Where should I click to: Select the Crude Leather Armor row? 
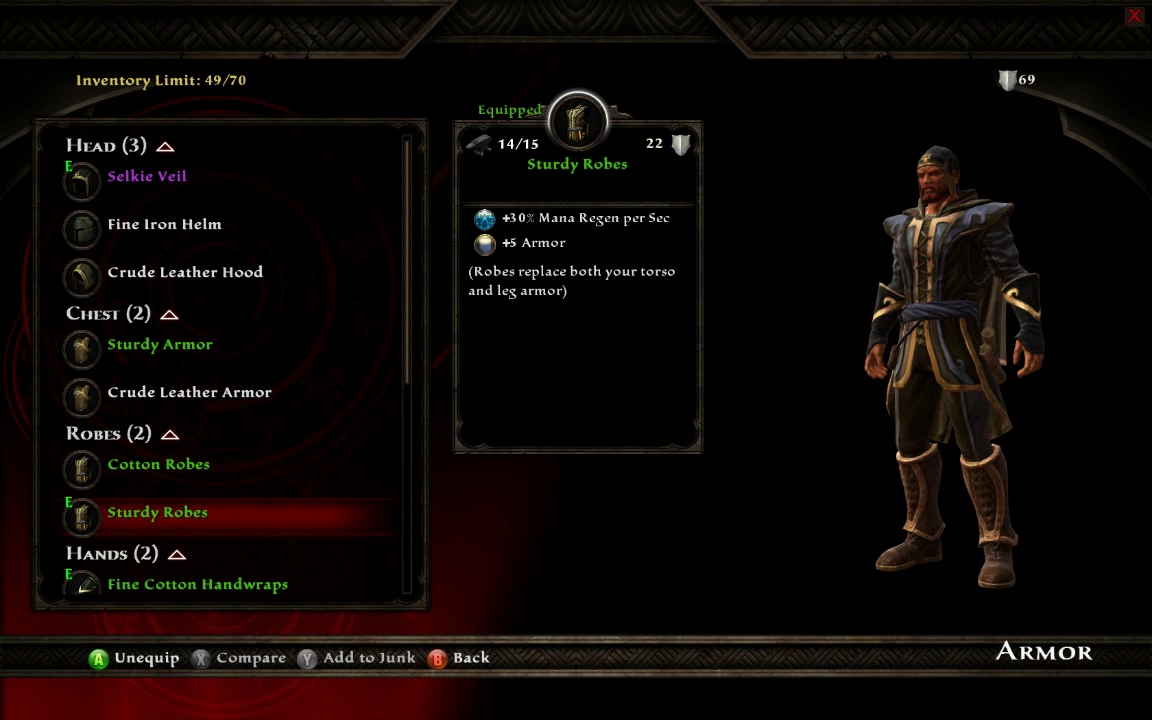(x=189, y=393)
